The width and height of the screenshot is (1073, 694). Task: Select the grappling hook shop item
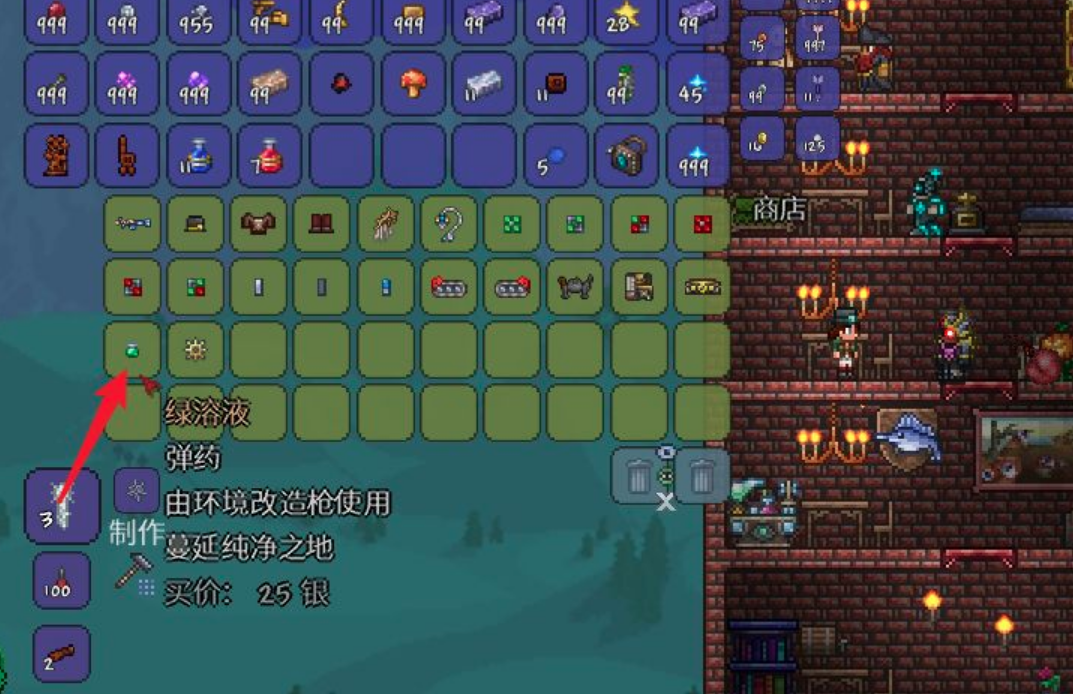pos(449,223)
